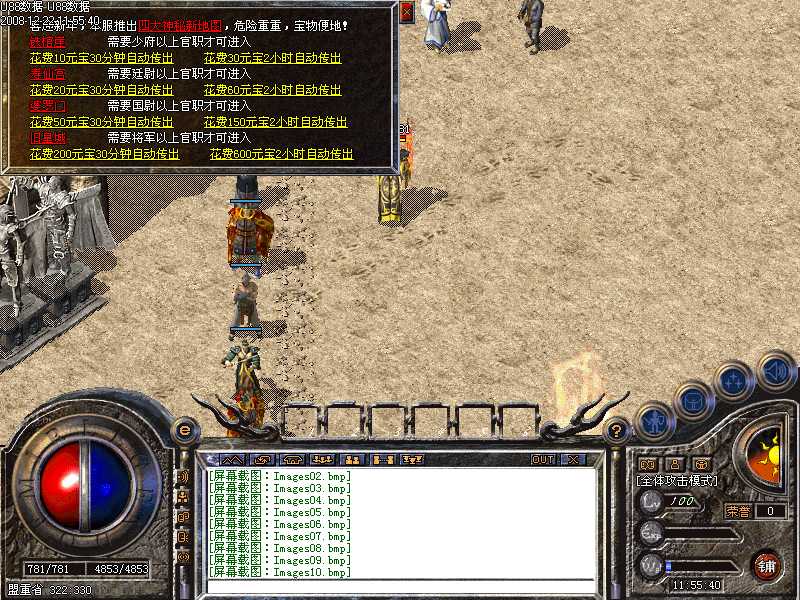Choose 花费30元宝2小时自动传出 option
This screenshot has height=600, width=800.
click(x=272, y=58)
